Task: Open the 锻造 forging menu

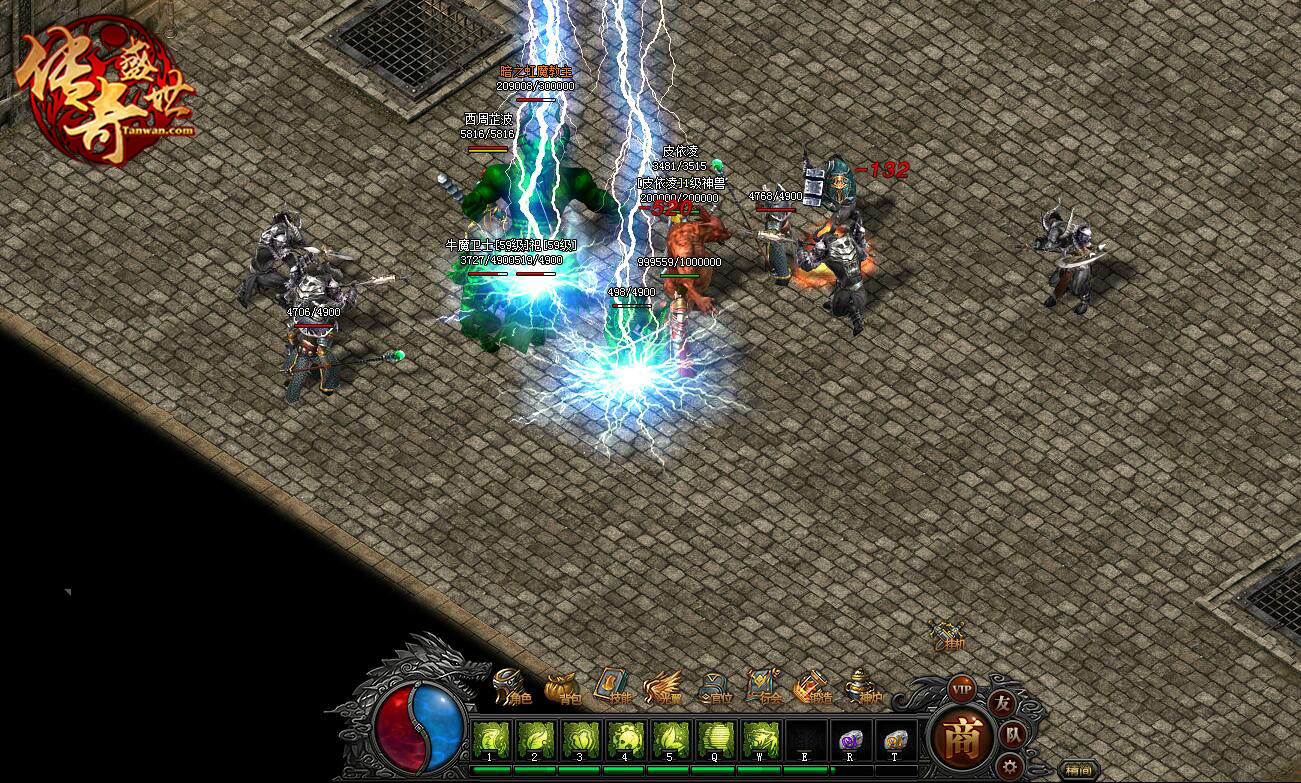Action: [x=812, y=687]
